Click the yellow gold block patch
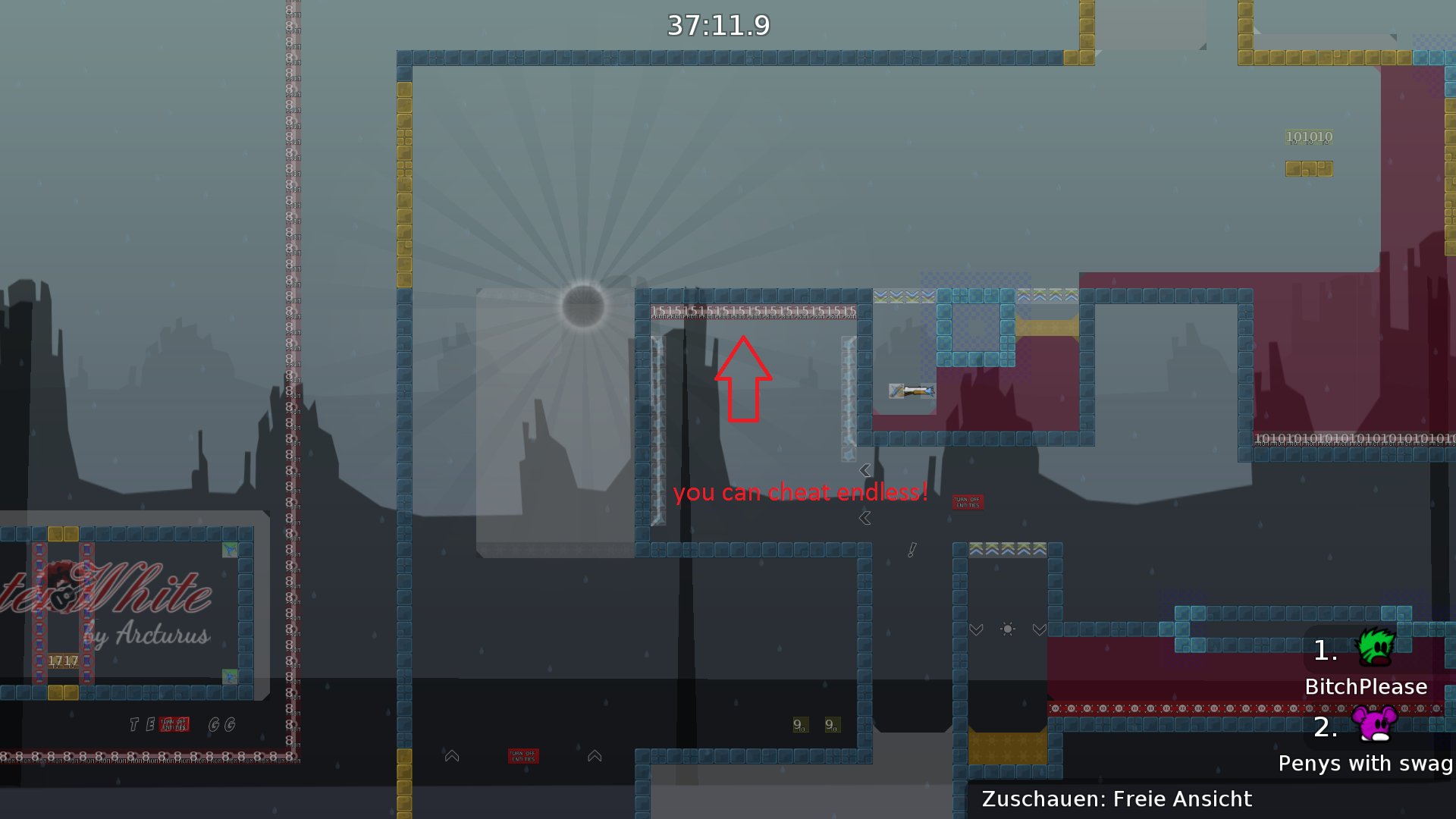The height and width of the screenshot is (819, 1456). [1309, 168]
